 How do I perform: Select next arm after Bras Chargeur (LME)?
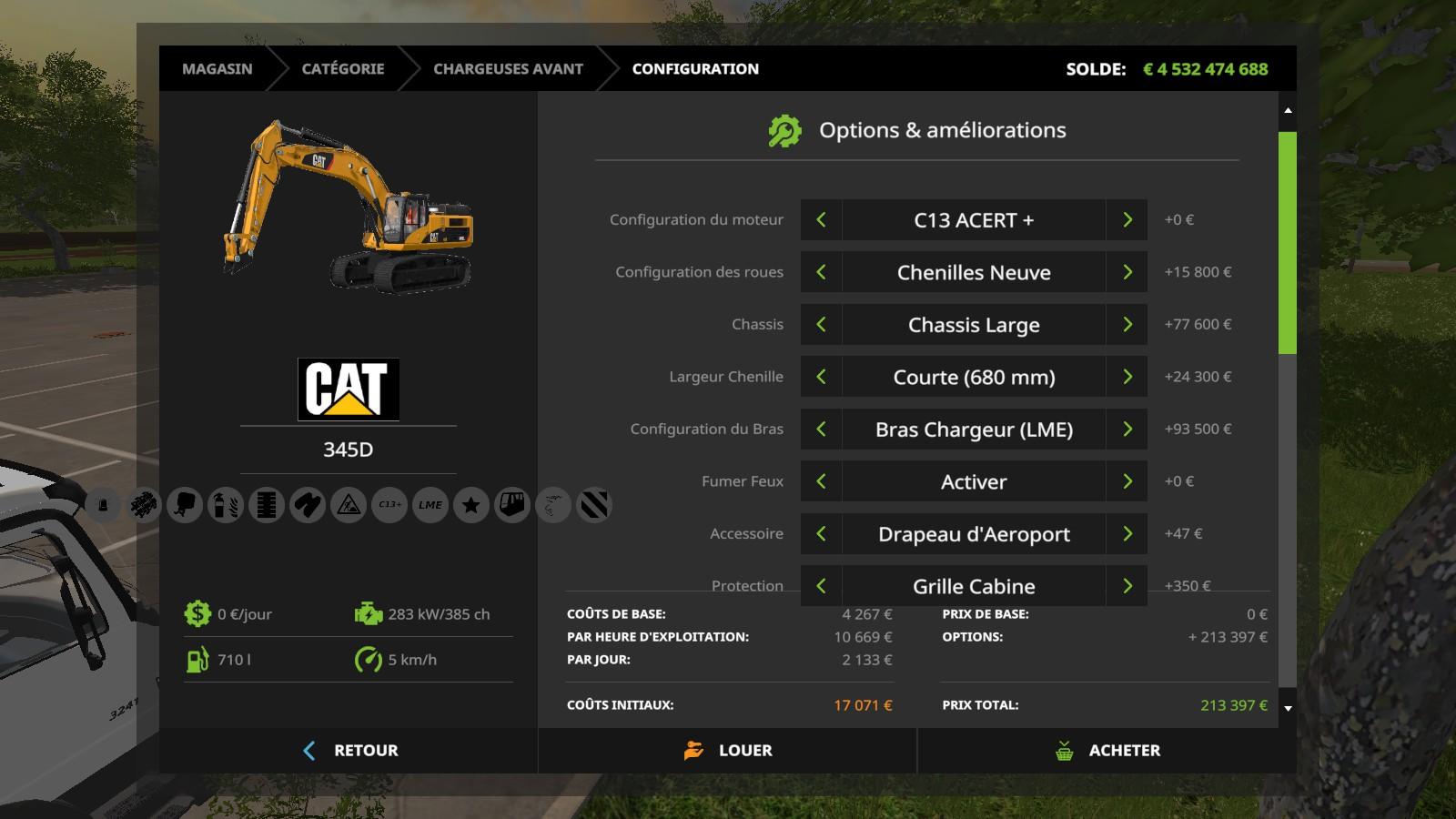tap(1127, 430)
